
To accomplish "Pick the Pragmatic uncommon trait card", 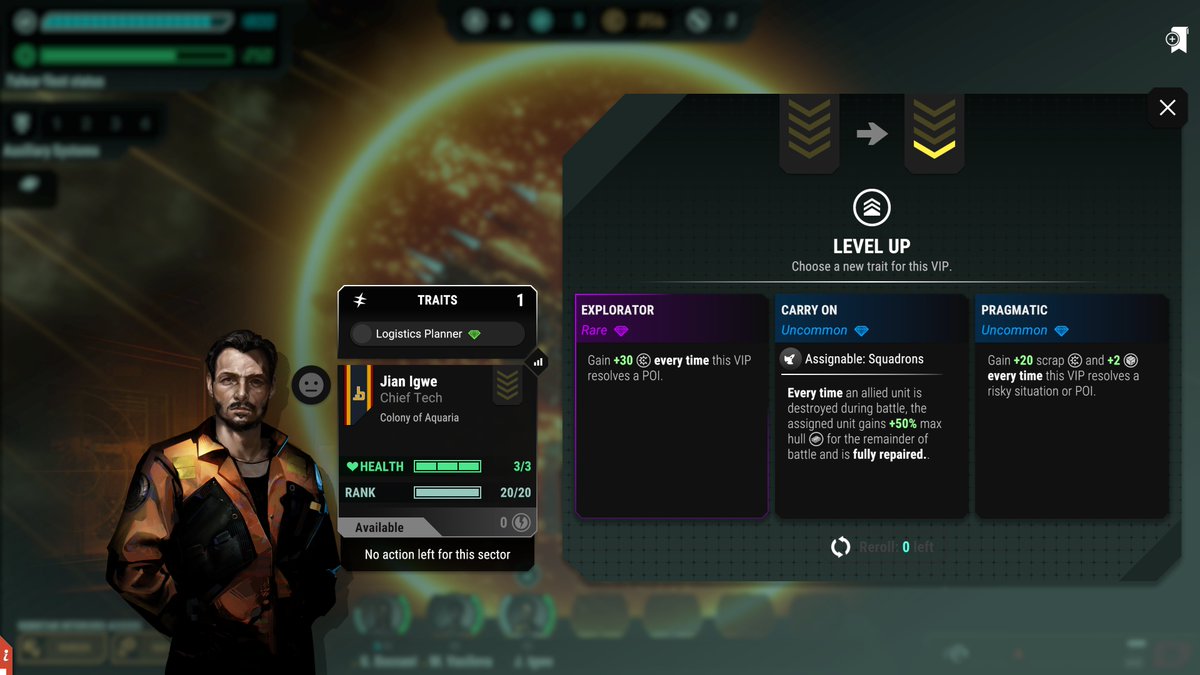I will 1071,405.
